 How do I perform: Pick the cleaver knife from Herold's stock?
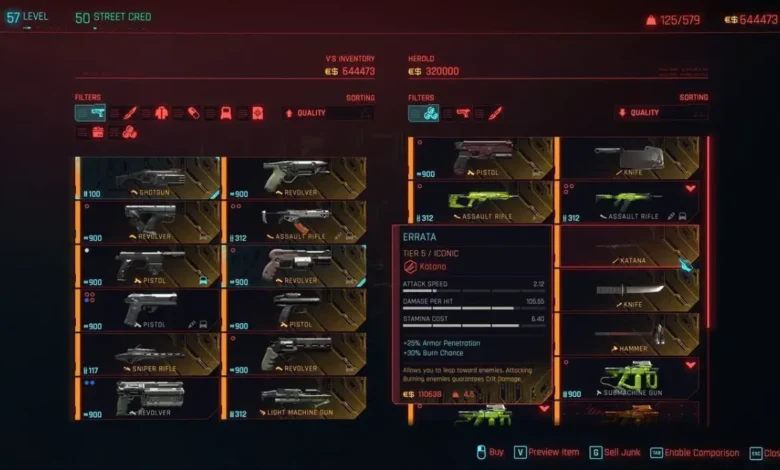pos(630,158)
